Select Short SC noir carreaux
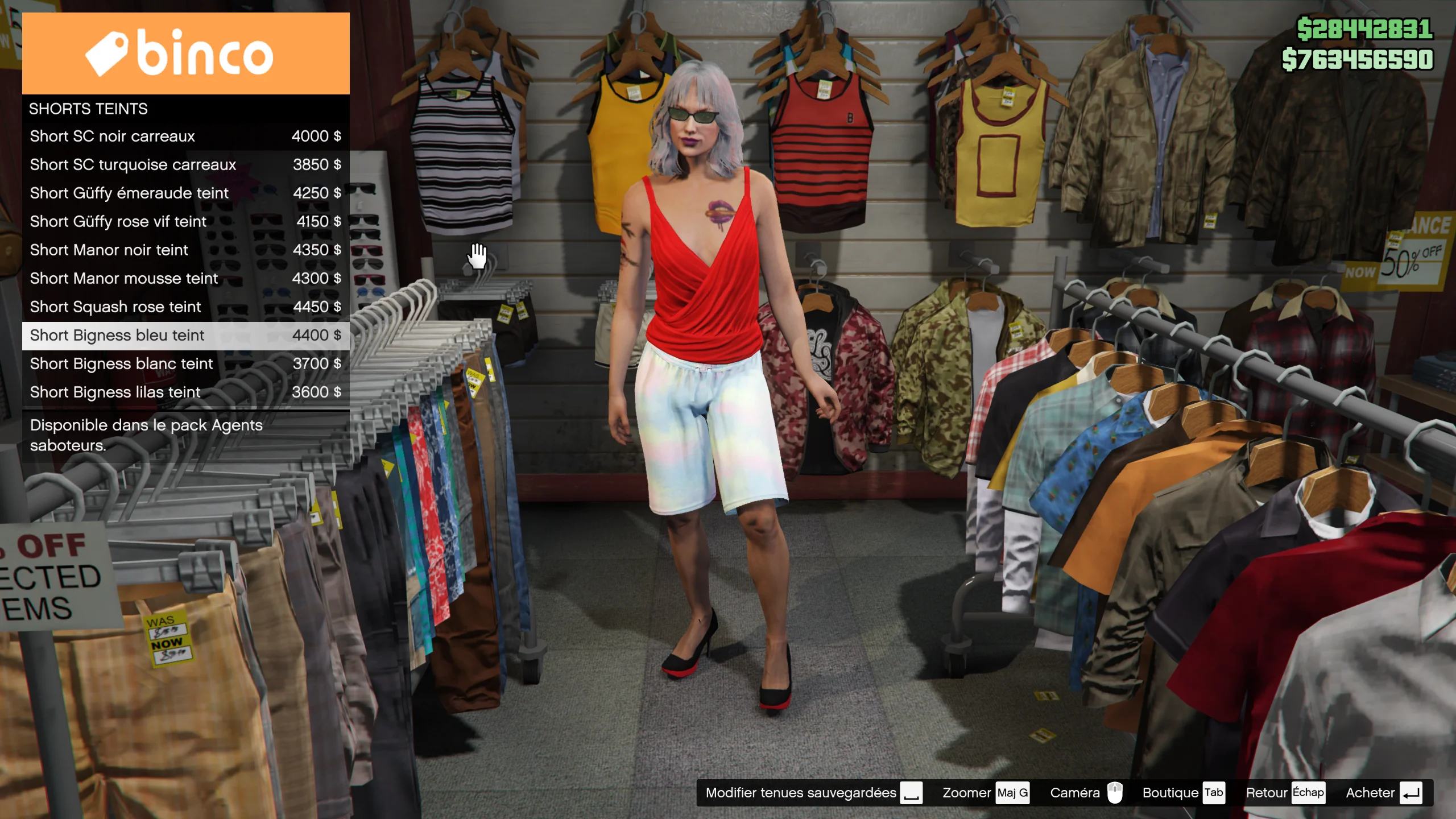The image size is (1456, 819). pos(185,136)
